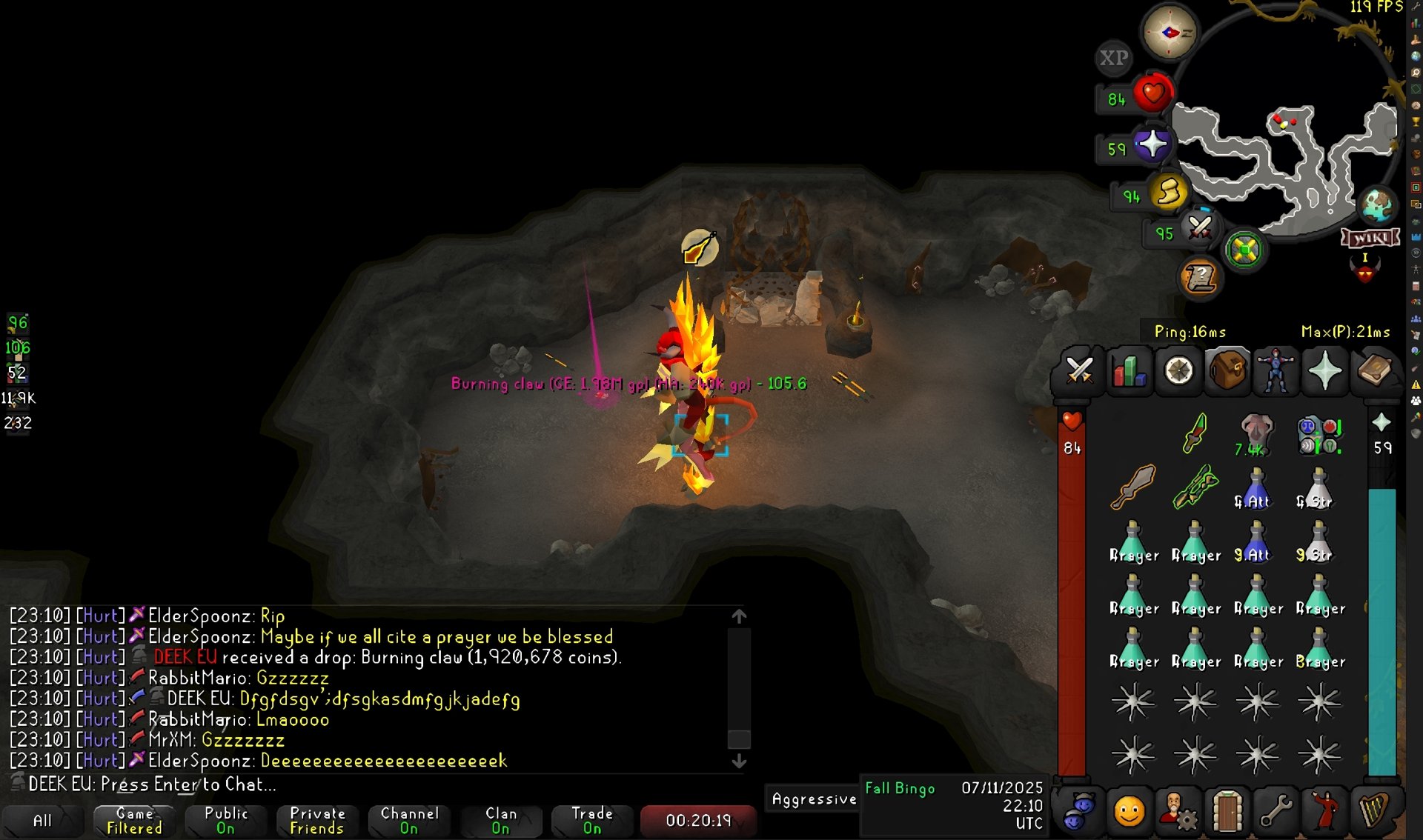Open the Spellbook tab
This screenshot has height=840, width=1423.
point(1373,370)
